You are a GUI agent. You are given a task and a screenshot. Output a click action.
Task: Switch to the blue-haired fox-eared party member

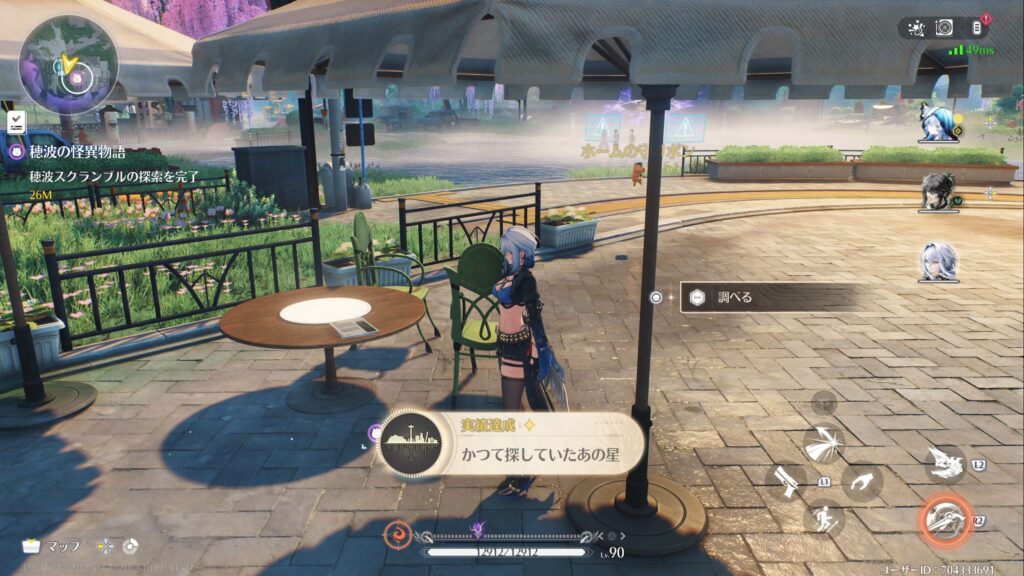click(938, 121)
